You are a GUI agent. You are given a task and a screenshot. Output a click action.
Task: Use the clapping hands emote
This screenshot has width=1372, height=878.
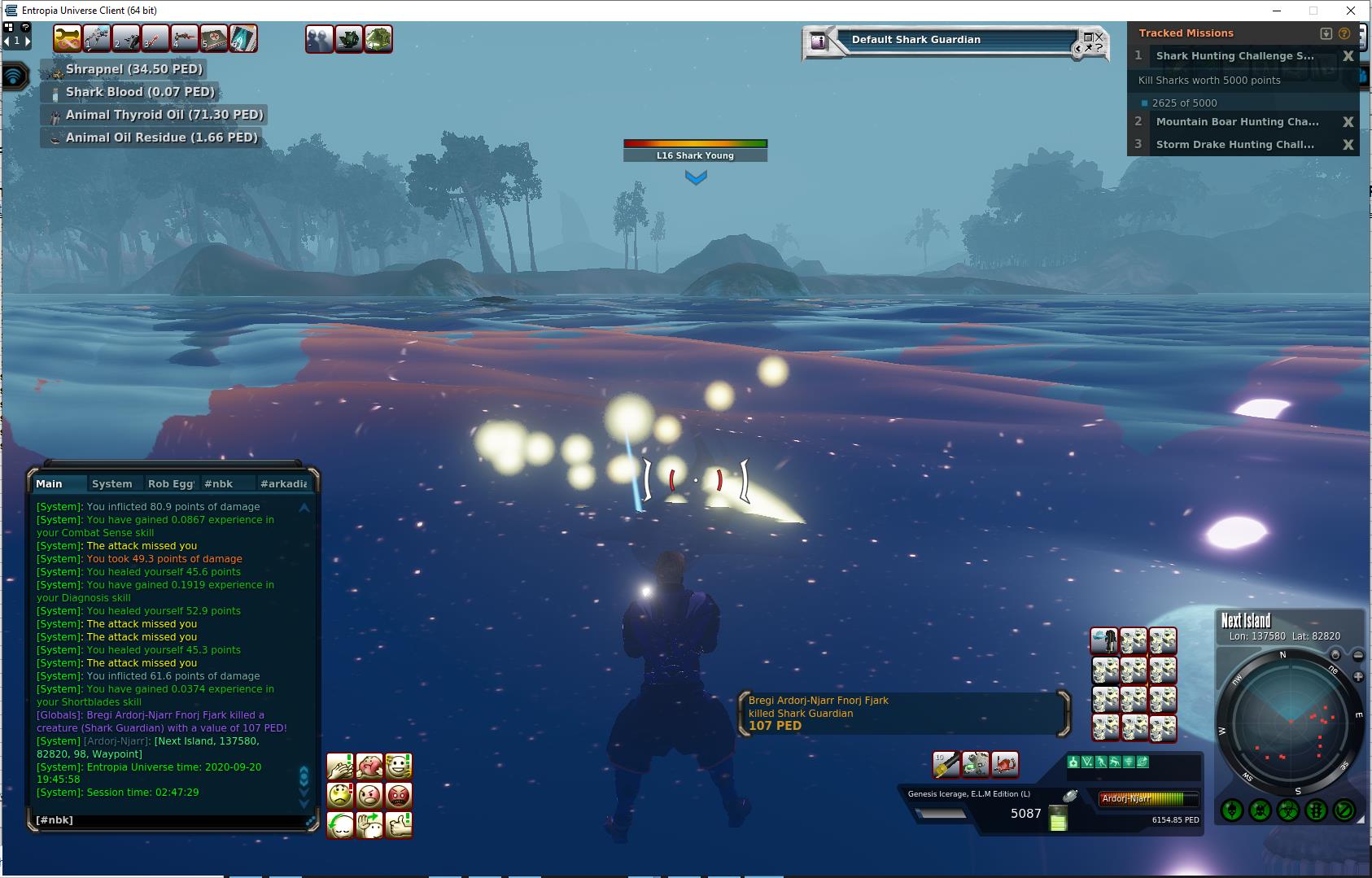[340, 766]
